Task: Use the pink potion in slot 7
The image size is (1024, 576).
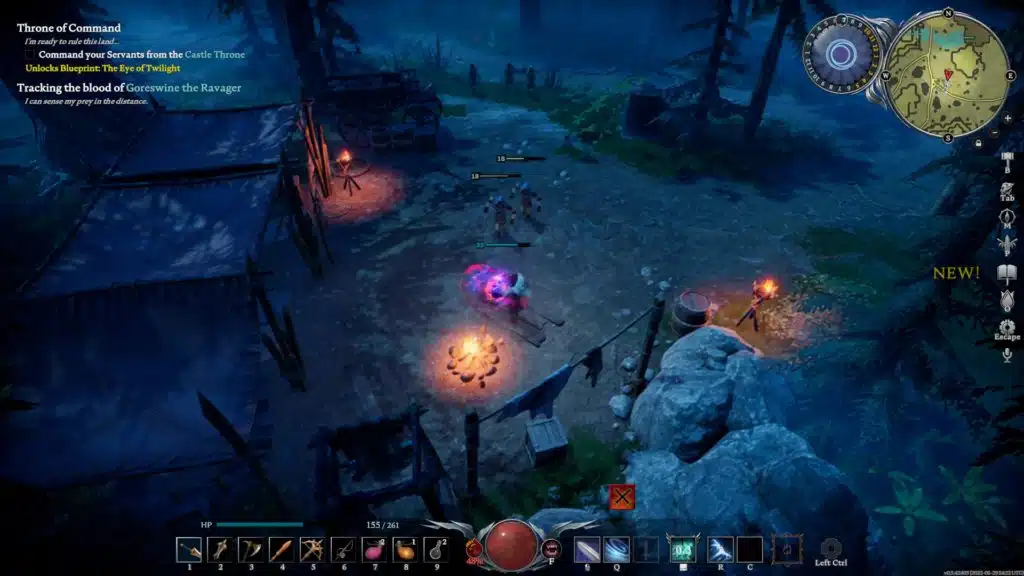Action: point(375,549)
